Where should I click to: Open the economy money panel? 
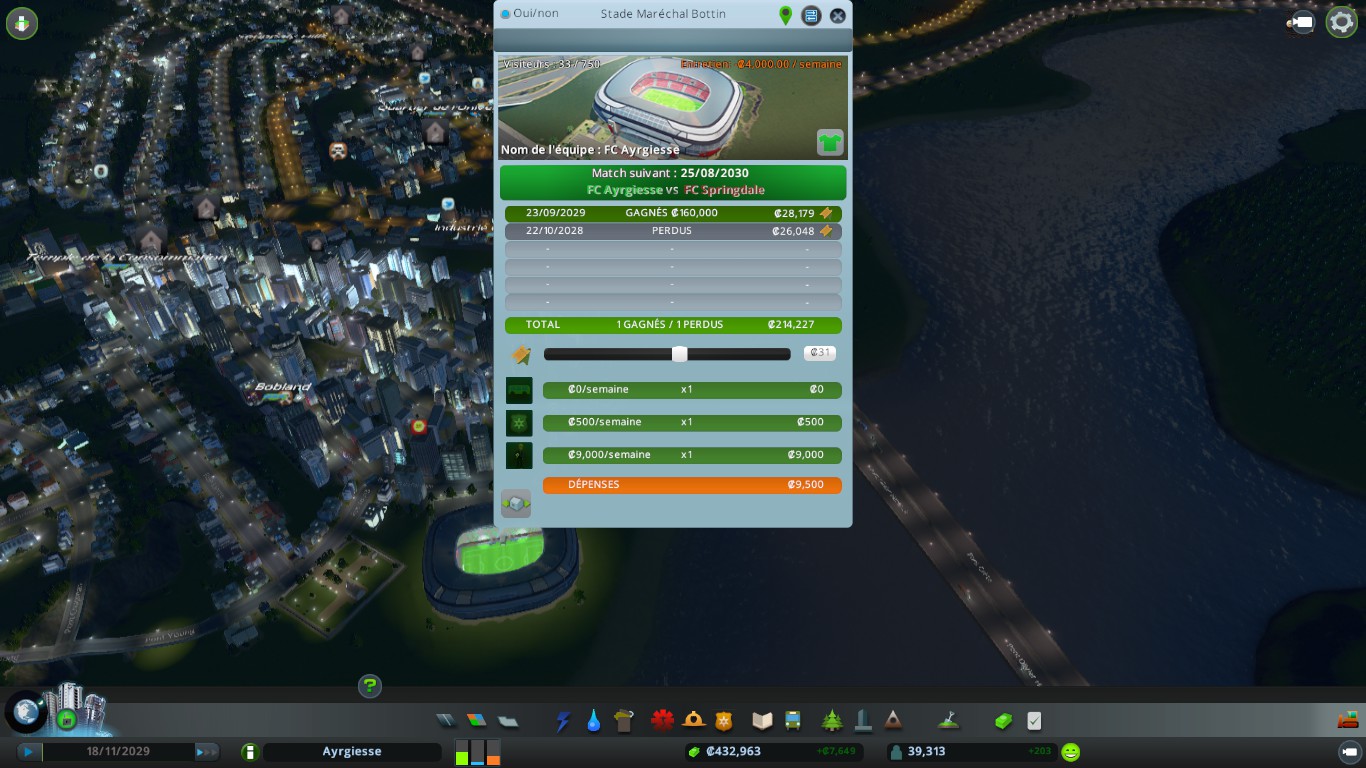tap(1003, 721)
